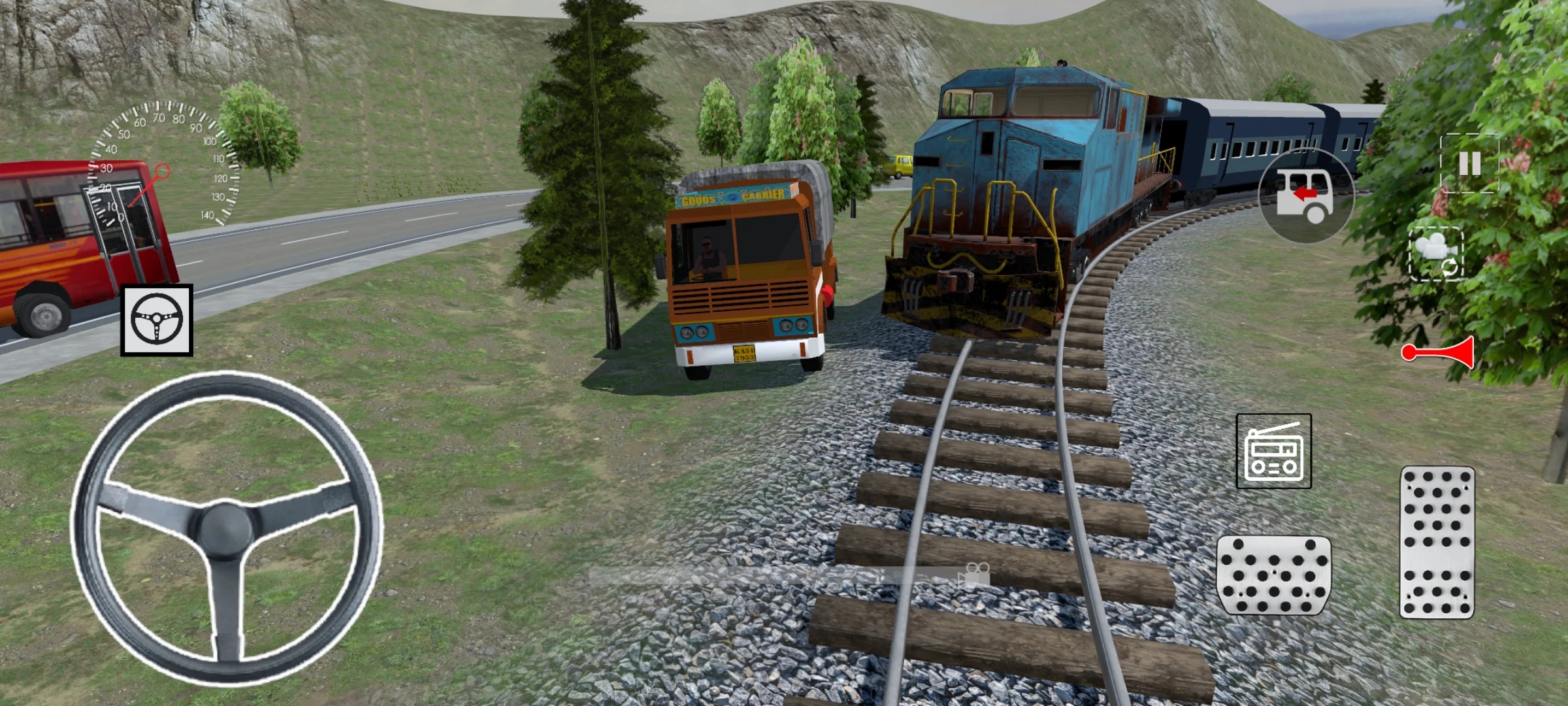Tap the round bus icon with red arrow
Screen dimensions: 1568x706
point(1306,195)
